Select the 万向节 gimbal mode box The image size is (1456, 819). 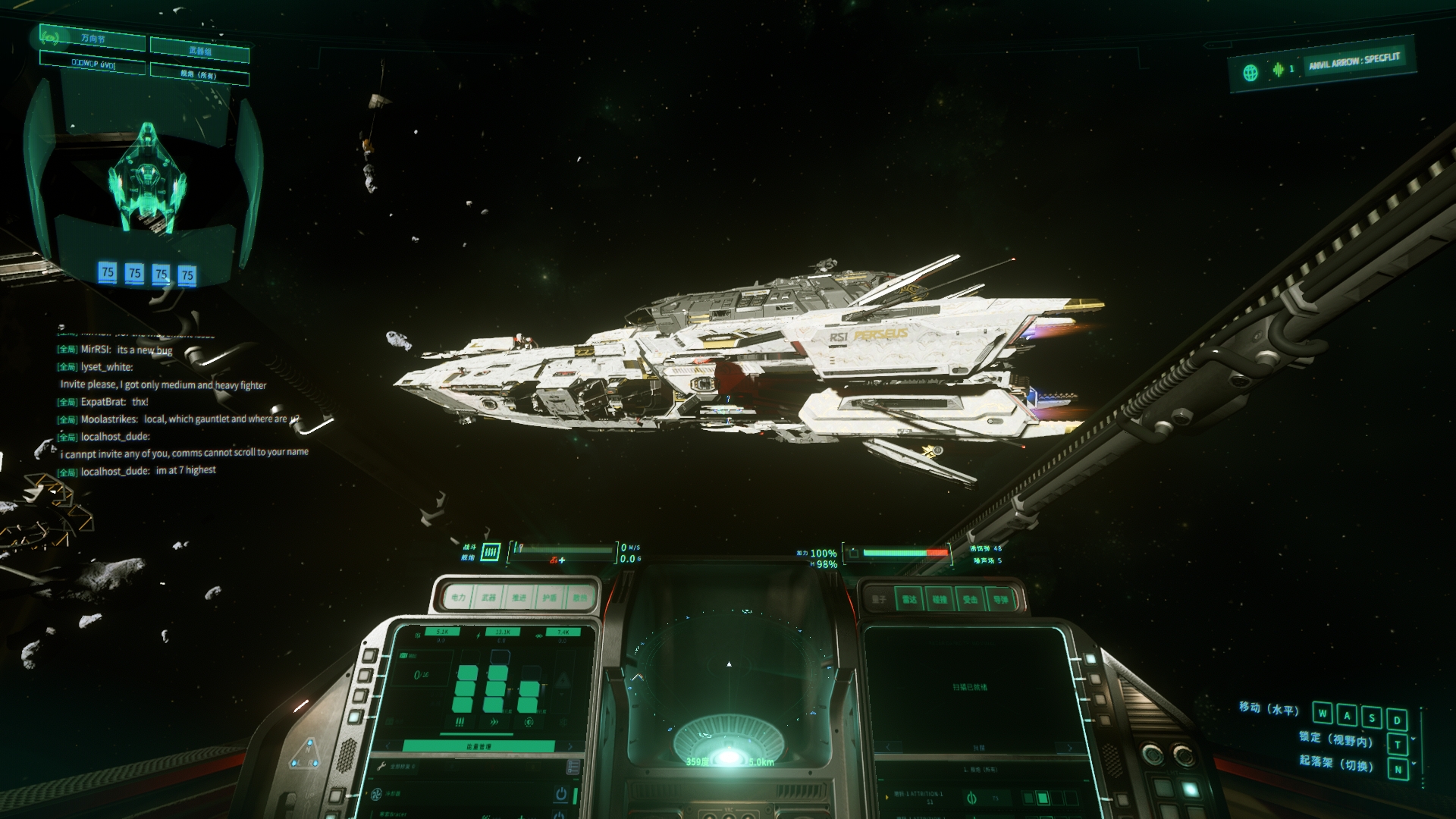pyautogui.click(x=93, y=38)
